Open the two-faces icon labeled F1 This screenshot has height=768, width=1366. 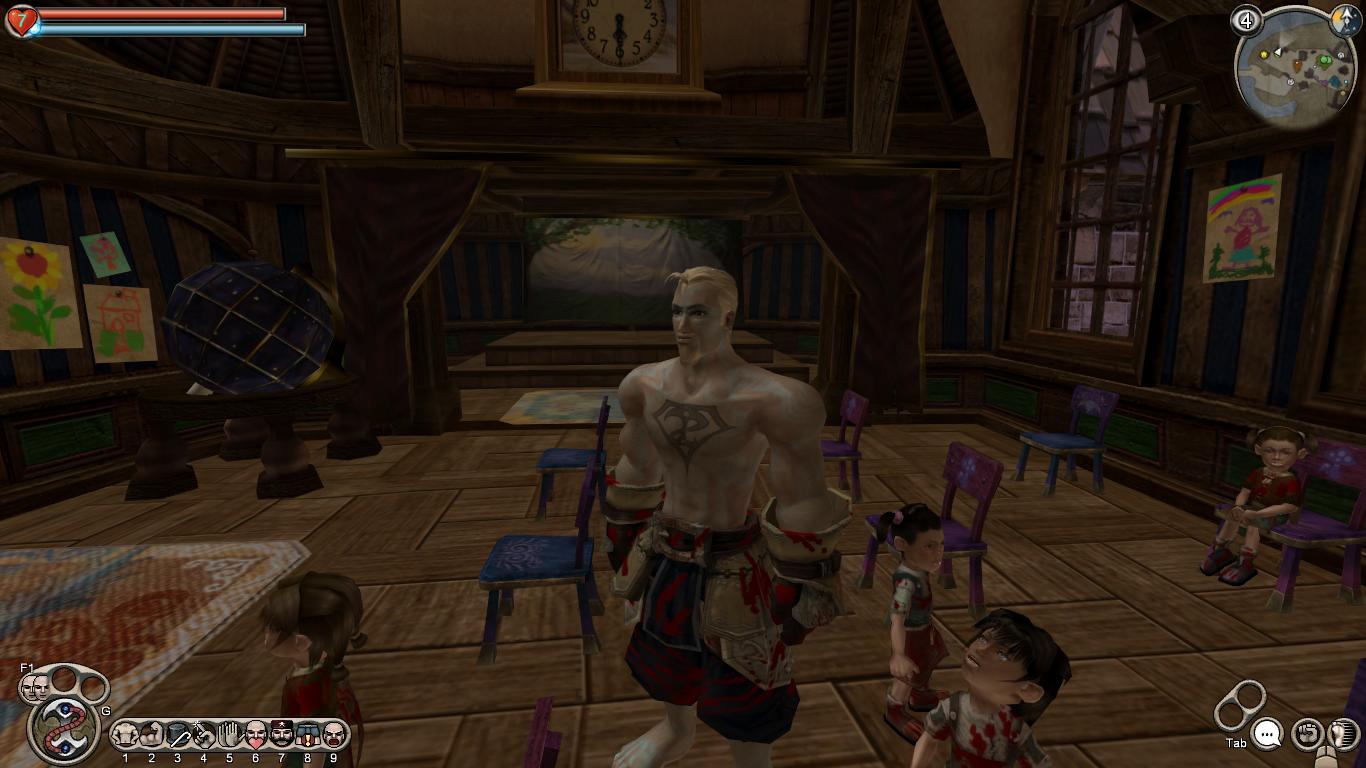coord(37,686)
